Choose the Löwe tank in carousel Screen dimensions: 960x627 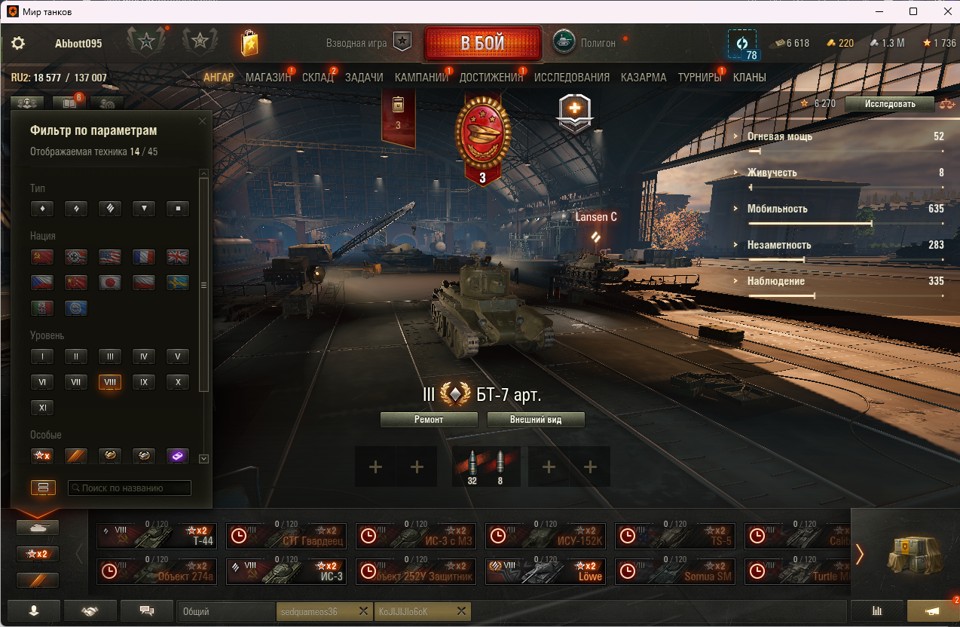pyautogui.click(x=546, y=571)
